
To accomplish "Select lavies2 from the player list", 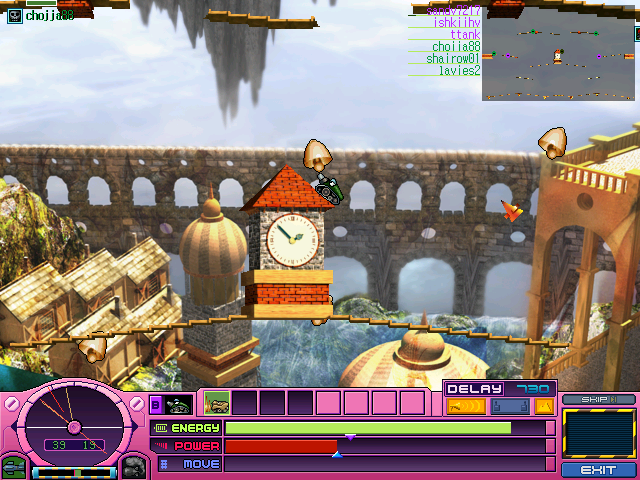I will [x=459, y=71].
